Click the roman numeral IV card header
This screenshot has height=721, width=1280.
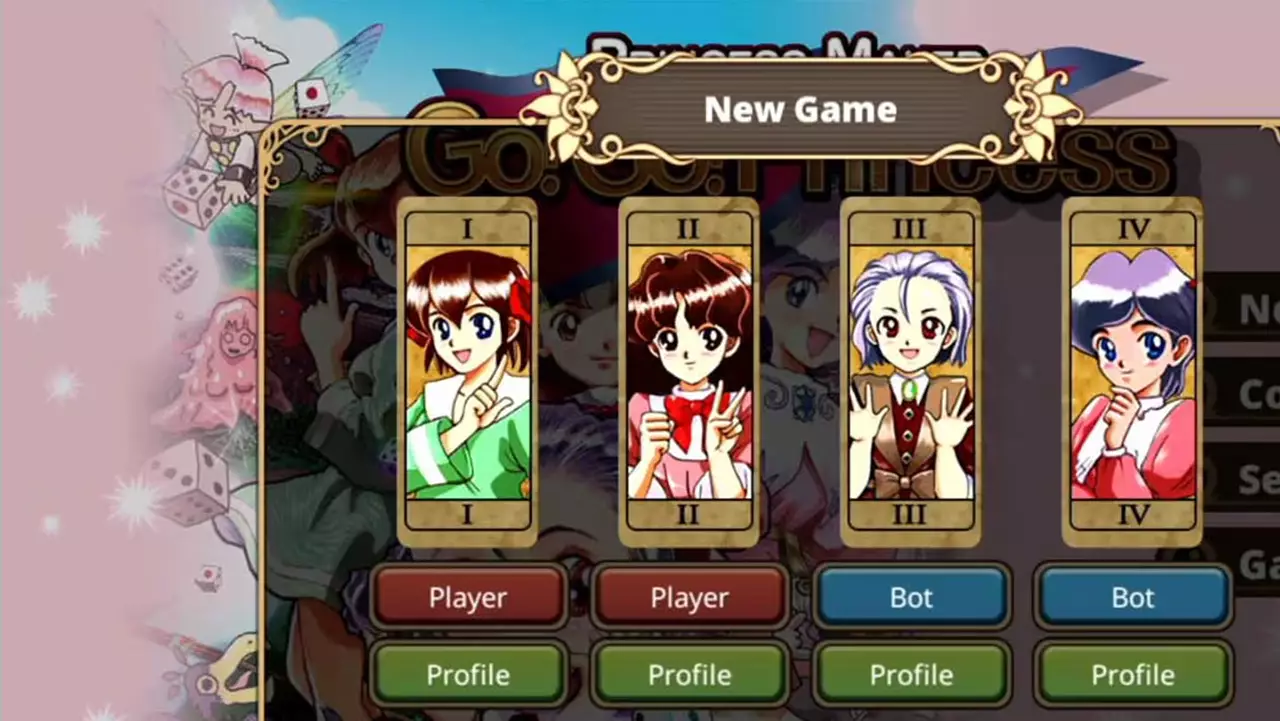pyautogui.click(x=1132, y=227)
